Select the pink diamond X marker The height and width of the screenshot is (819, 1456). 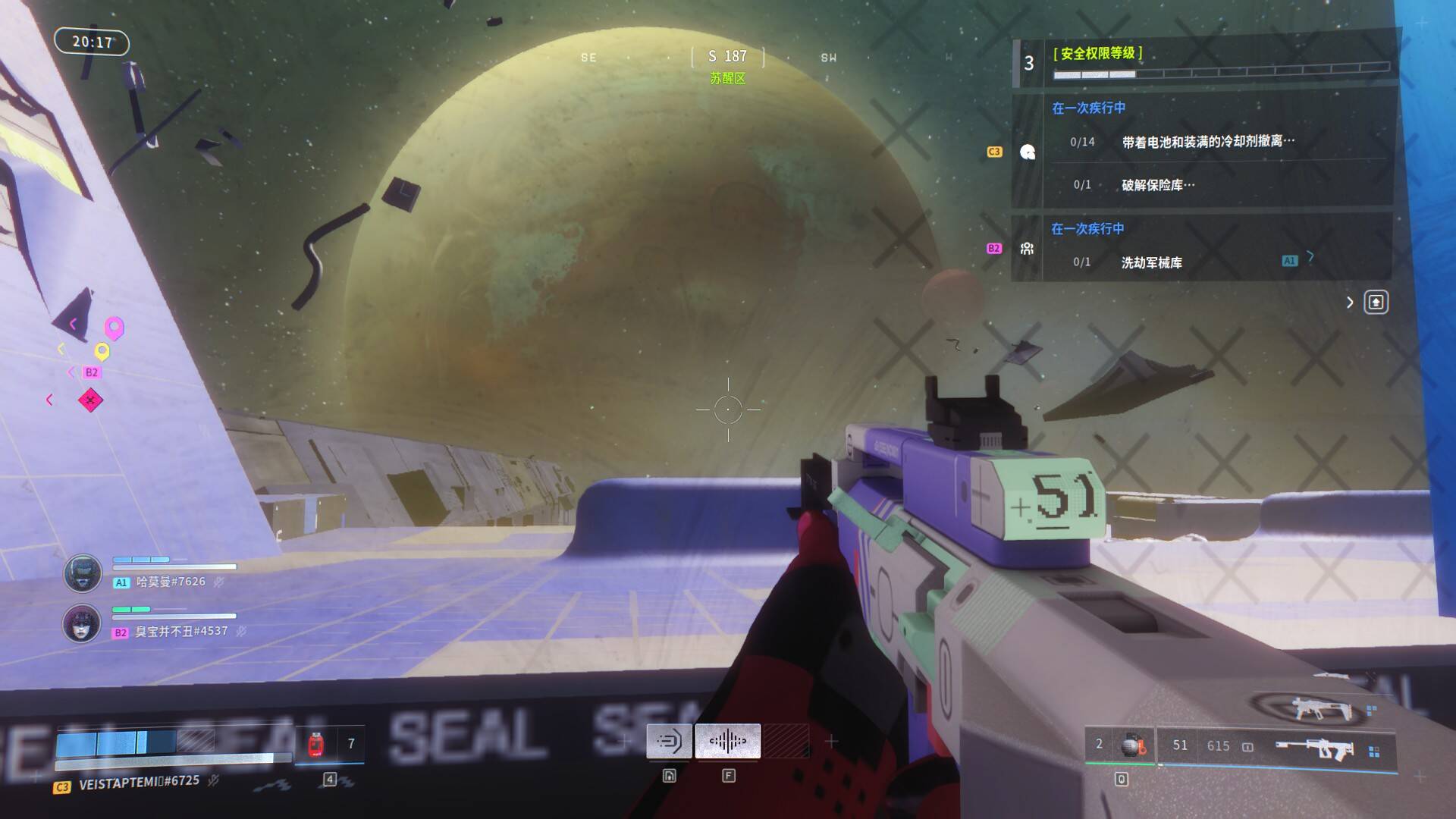tap(90, 400)
